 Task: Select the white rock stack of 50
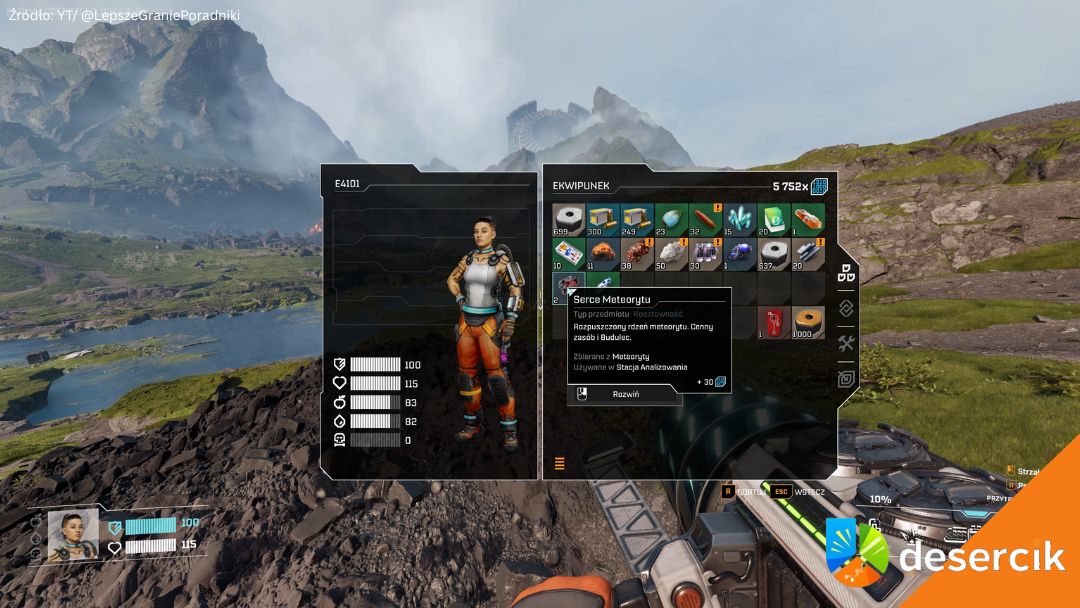(671, 253)
